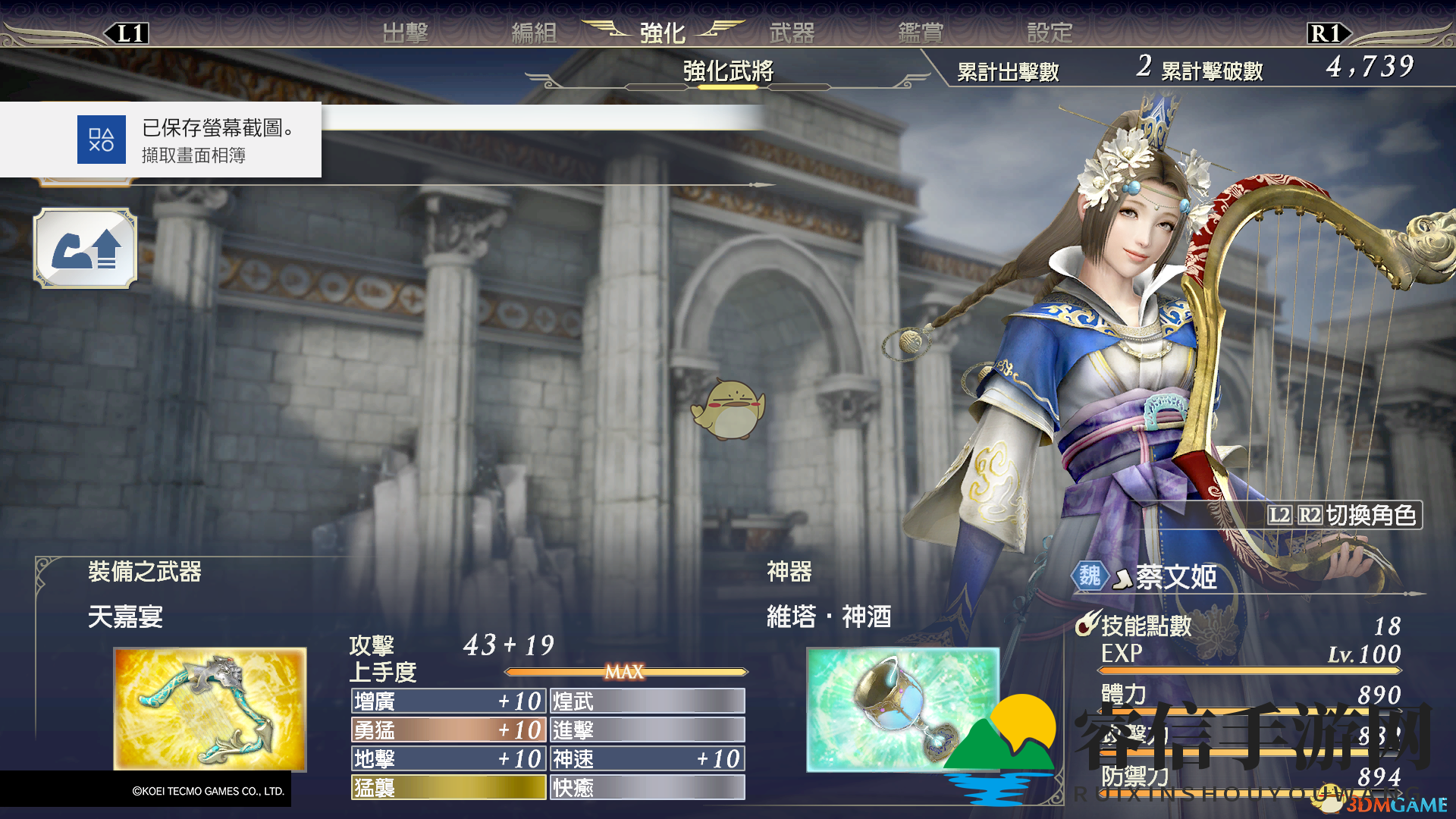
Task: Choose the 維塔·神酒 chalice artifact thumbnail
Action: tap(902, 709)
